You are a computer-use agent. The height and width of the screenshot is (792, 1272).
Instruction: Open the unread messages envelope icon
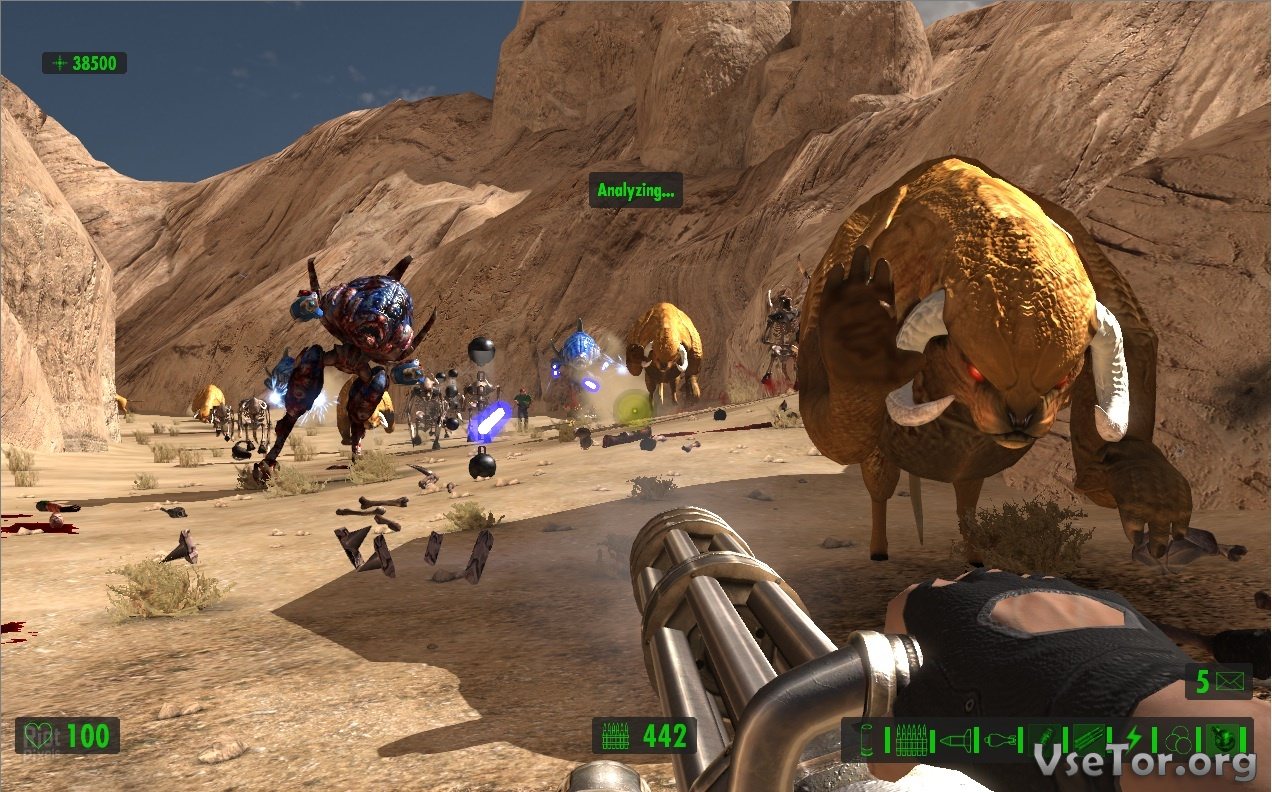tap(1231, 682)
